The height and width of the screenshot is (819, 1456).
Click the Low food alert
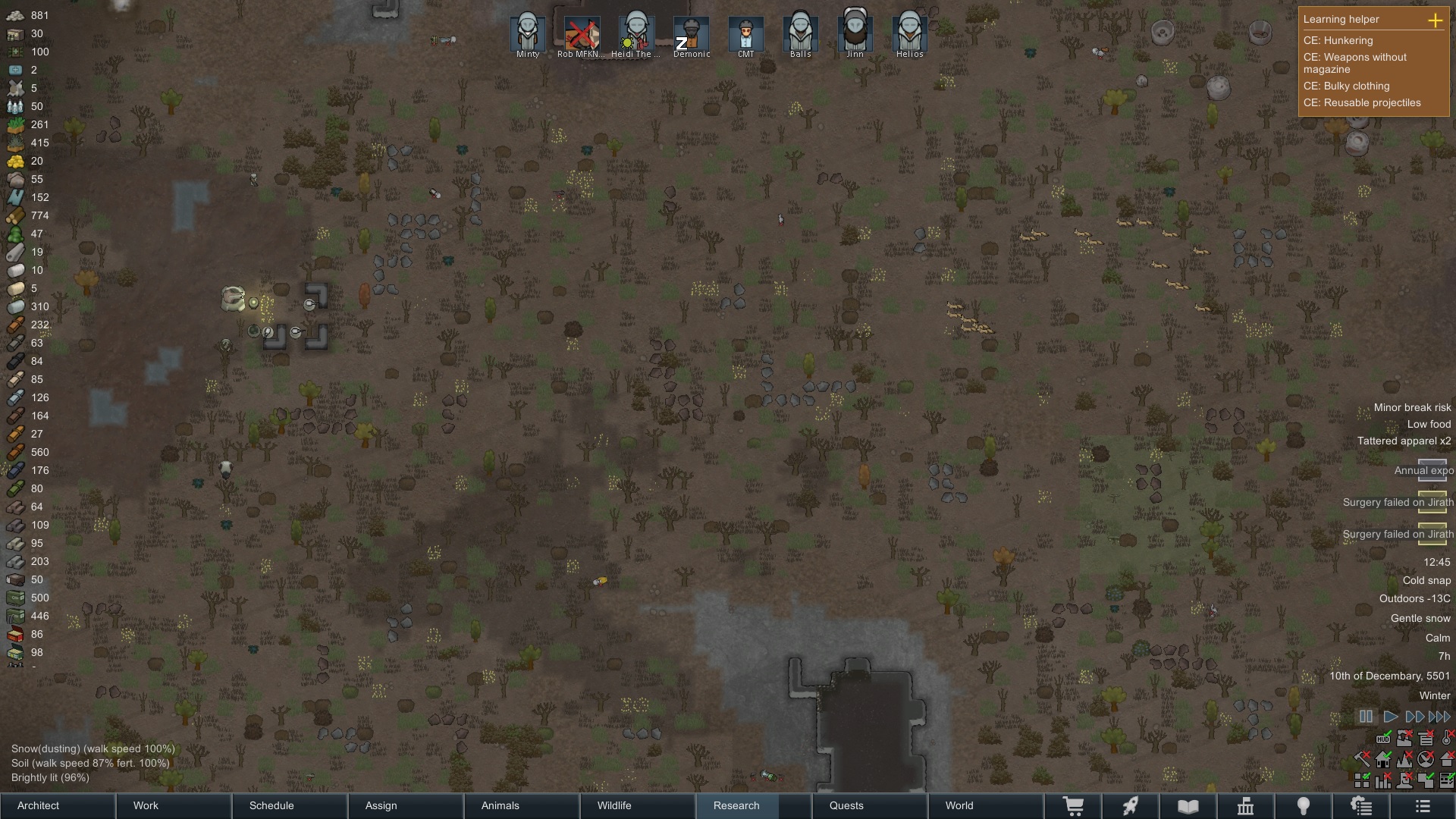tap(1429, 424)
